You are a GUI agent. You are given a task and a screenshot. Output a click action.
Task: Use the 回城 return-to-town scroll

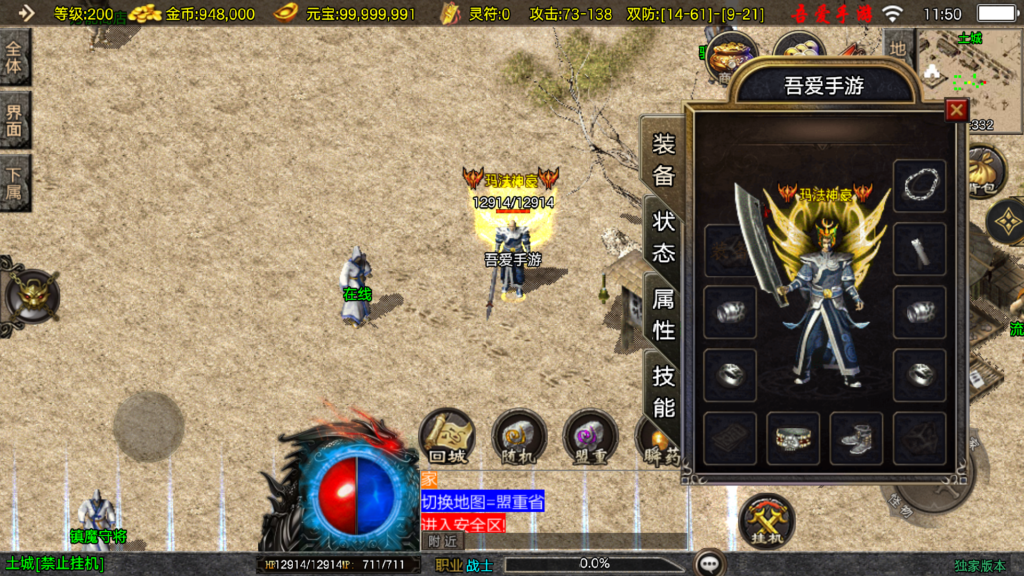446,436
